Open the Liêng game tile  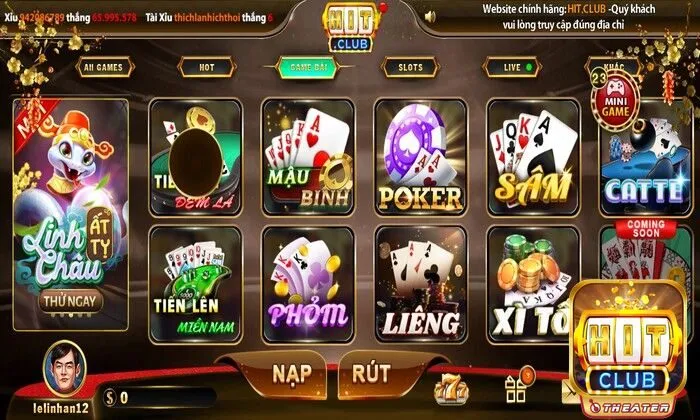click(420, 285)
